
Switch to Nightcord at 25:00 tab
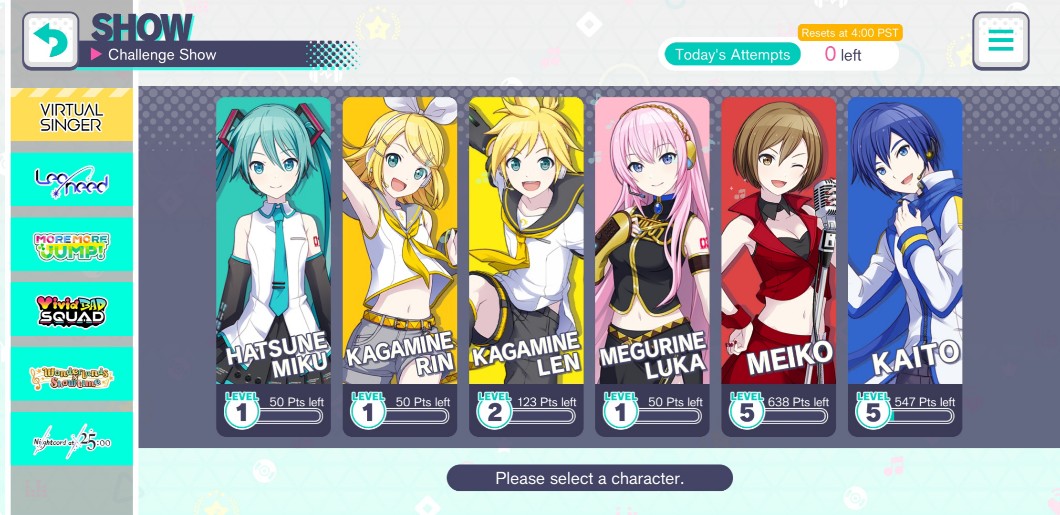point(71,439)
